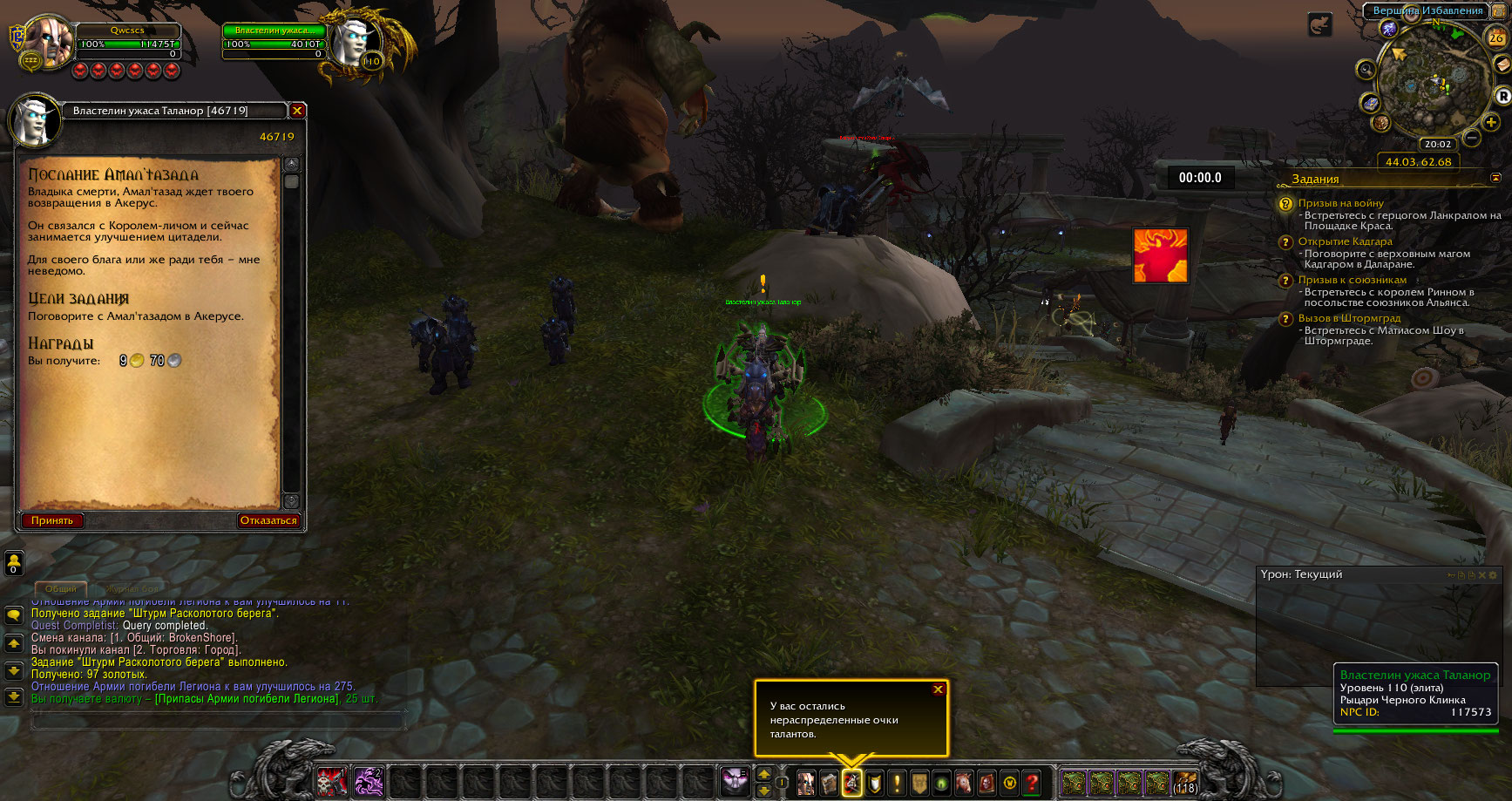Open the red question mark help button
1512x801 pixels.
coord(1032,783)
